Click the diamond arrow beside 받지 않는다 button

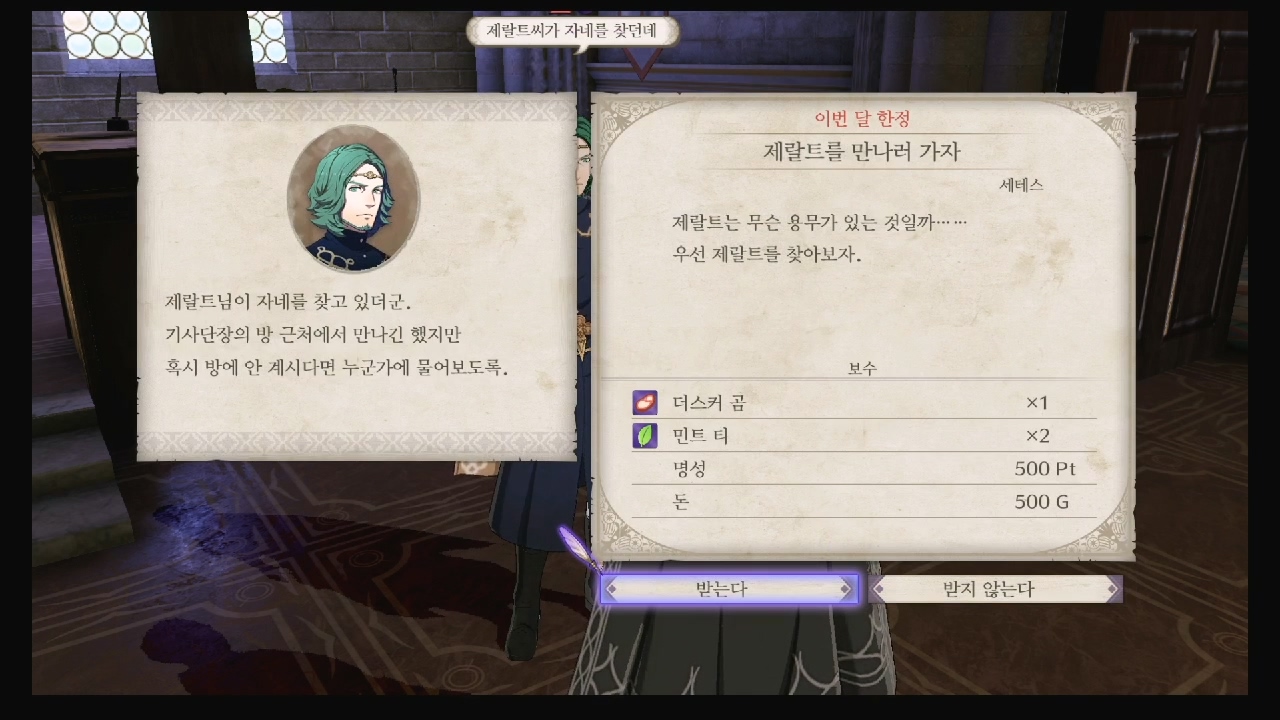click(x=878, y=589)
